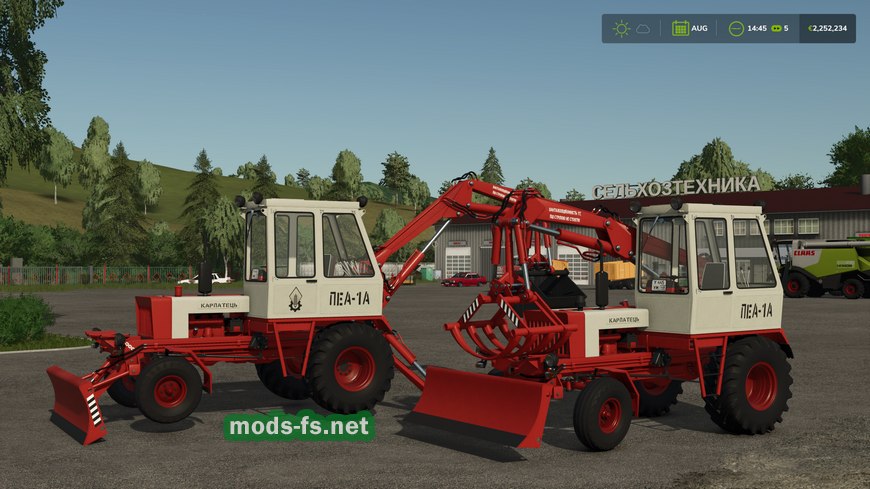This screenshot has width=870, height=489.
Task: Open the mods-fs.net watermark link
Action: (x=300, y=426)
